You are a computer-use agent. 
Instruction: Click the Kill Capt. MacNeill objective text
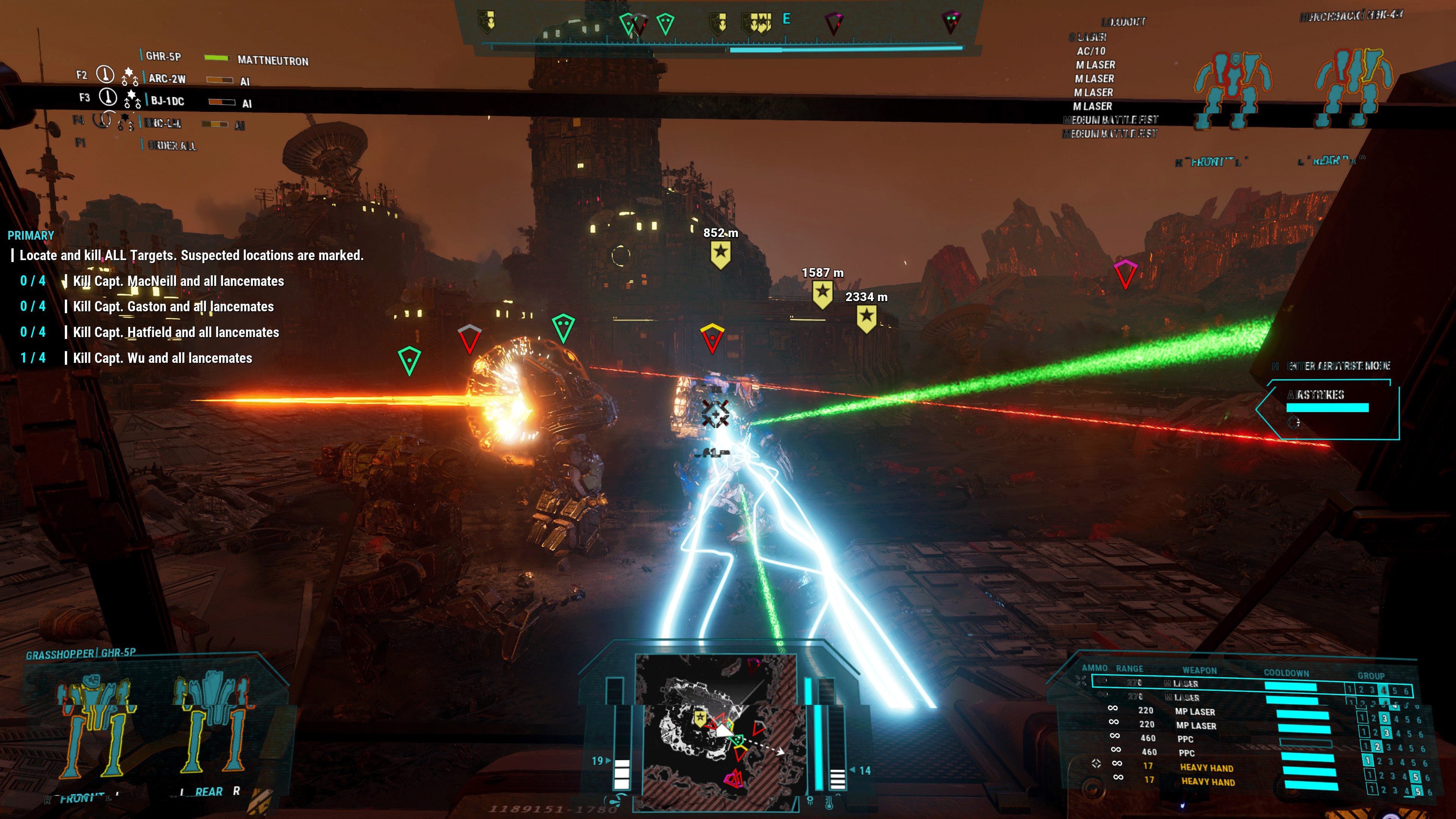177,281
